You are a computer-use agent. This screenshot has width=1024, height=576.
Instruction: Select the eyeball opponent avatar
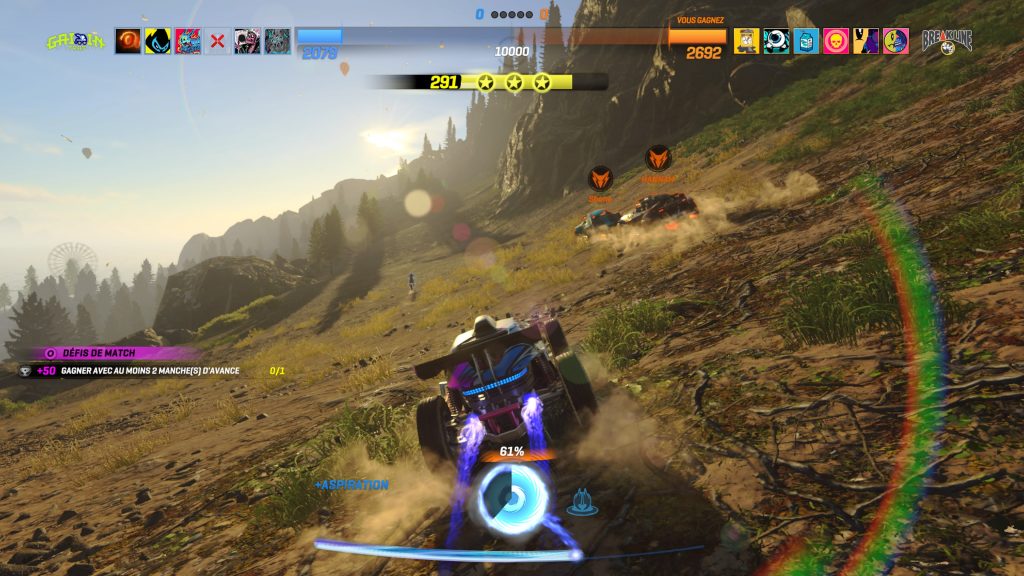[776, 41]
